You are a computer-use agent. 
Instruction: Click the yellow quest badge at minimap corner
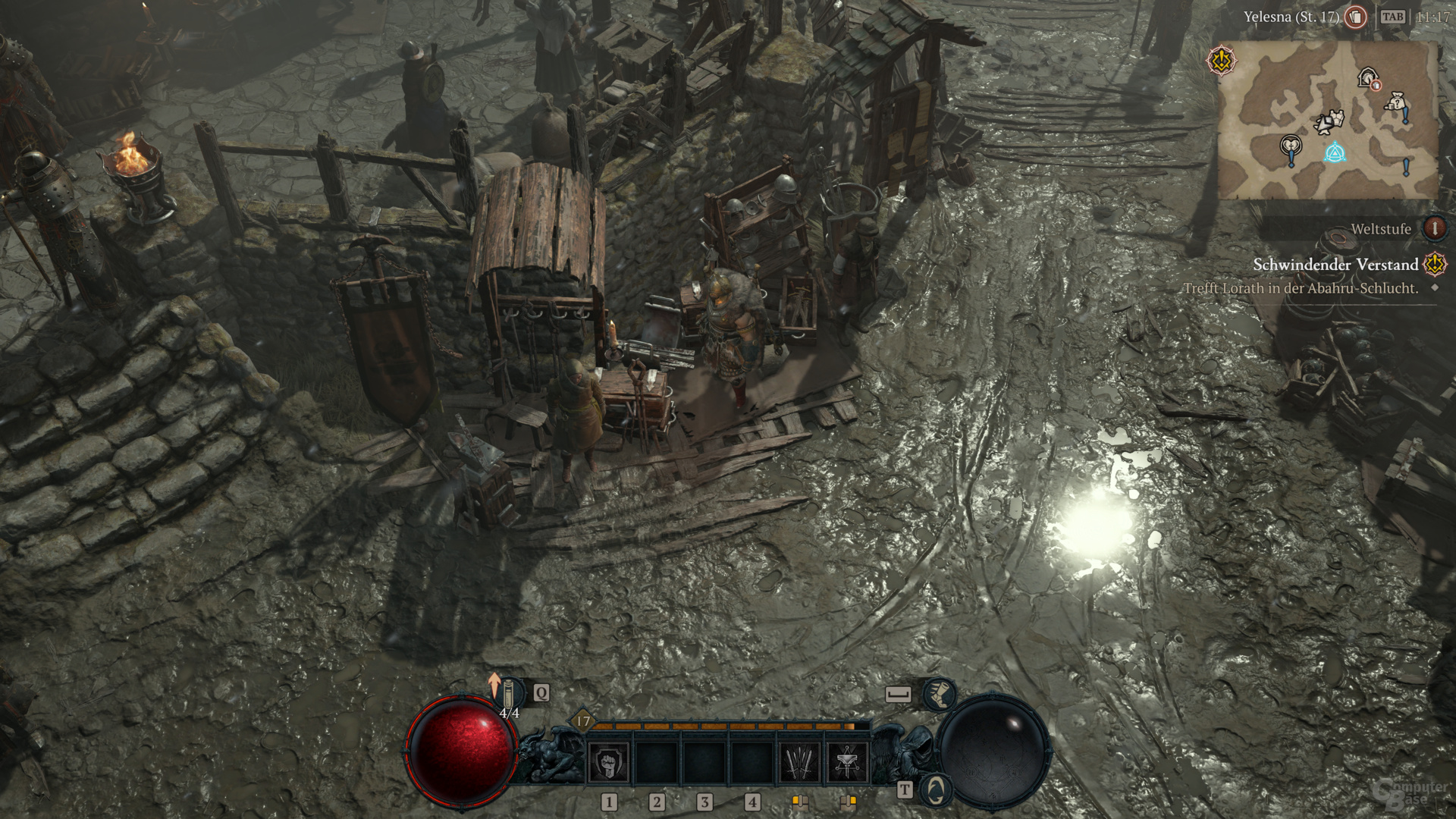click(x=1222, y=61)
